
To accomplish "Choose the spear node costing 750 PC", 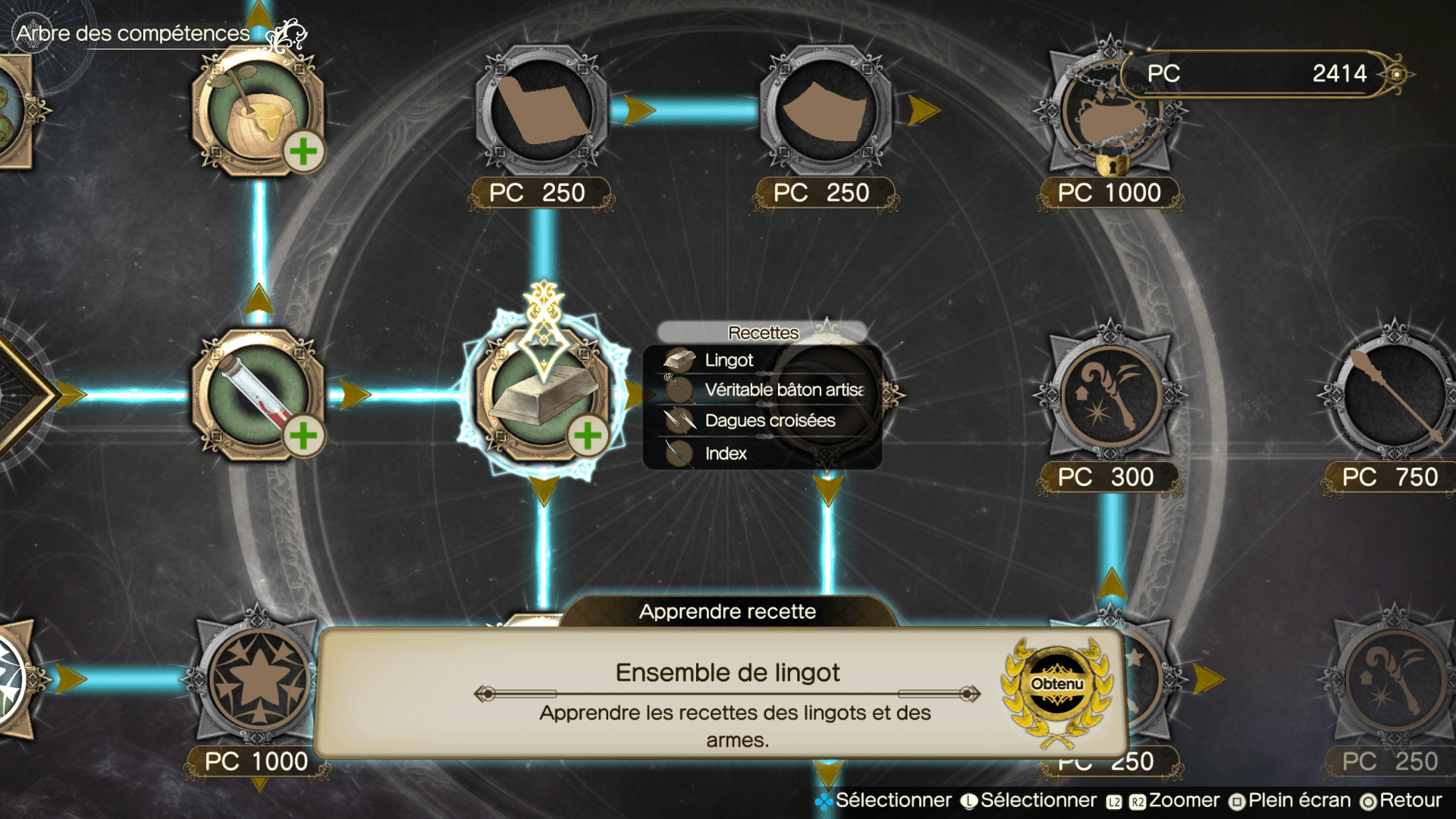I will pos(1394,394).
